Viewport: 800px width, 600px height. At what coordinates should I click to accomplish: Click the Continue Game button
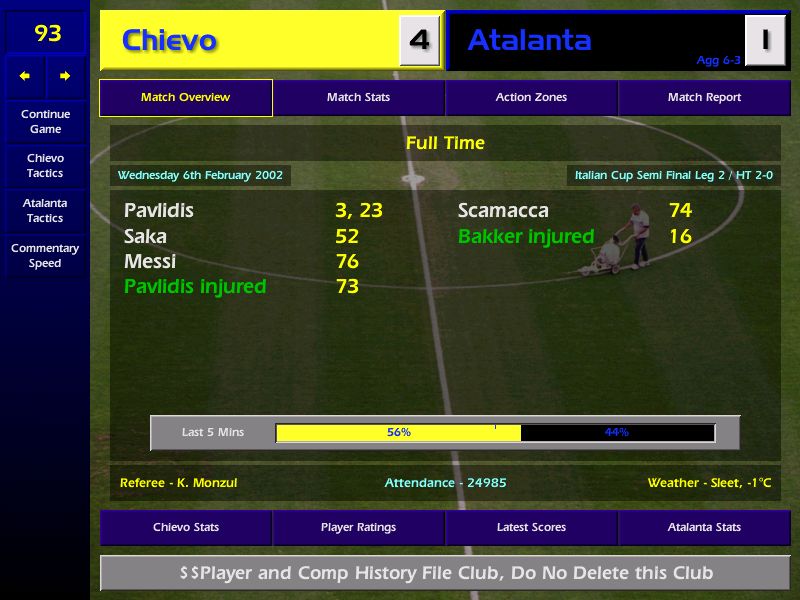pos(45,121)
